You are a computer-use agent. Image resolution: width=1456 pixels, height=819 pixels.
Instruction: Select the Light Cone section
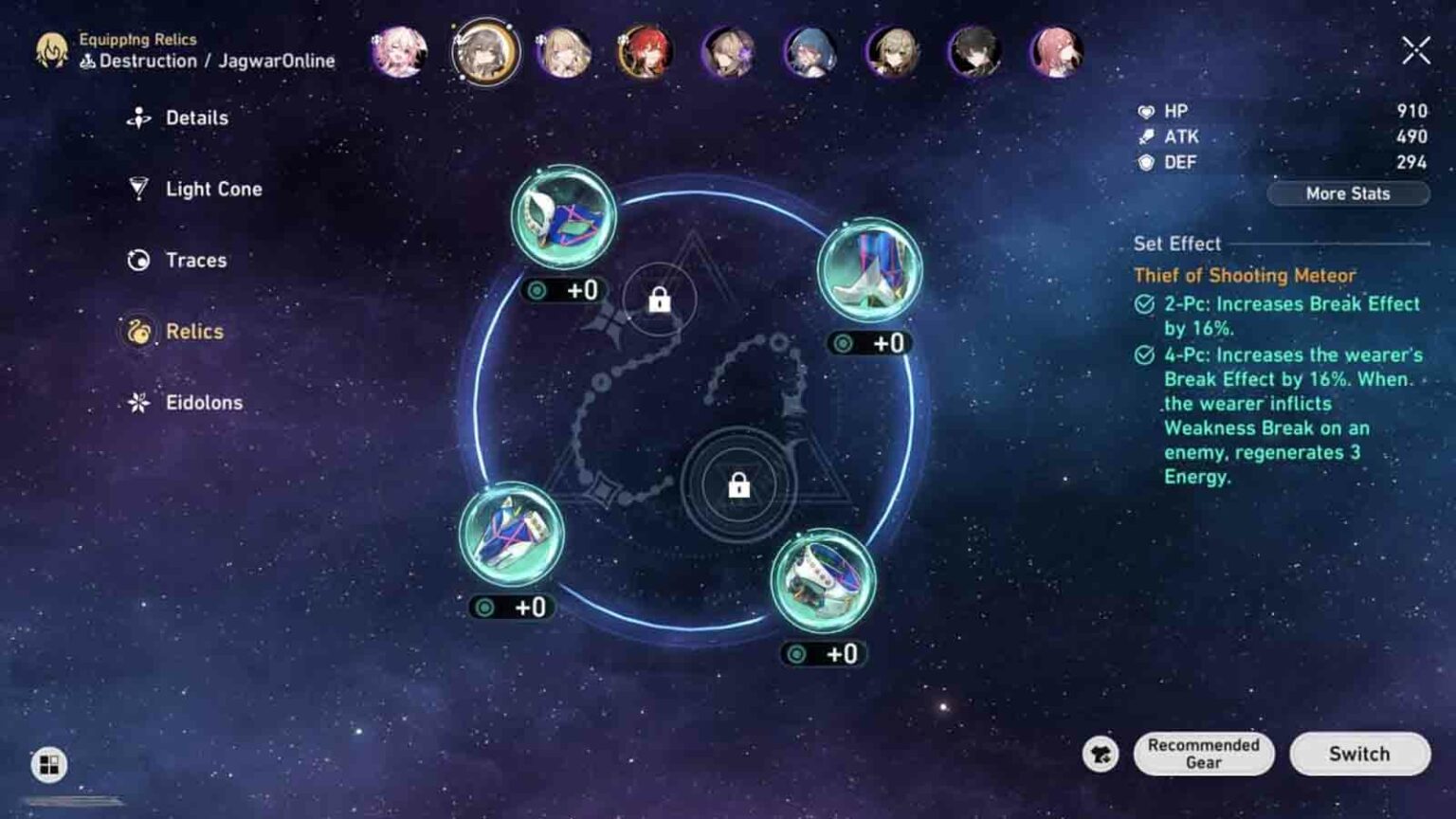pyautogui.click(x=209, y=189)
